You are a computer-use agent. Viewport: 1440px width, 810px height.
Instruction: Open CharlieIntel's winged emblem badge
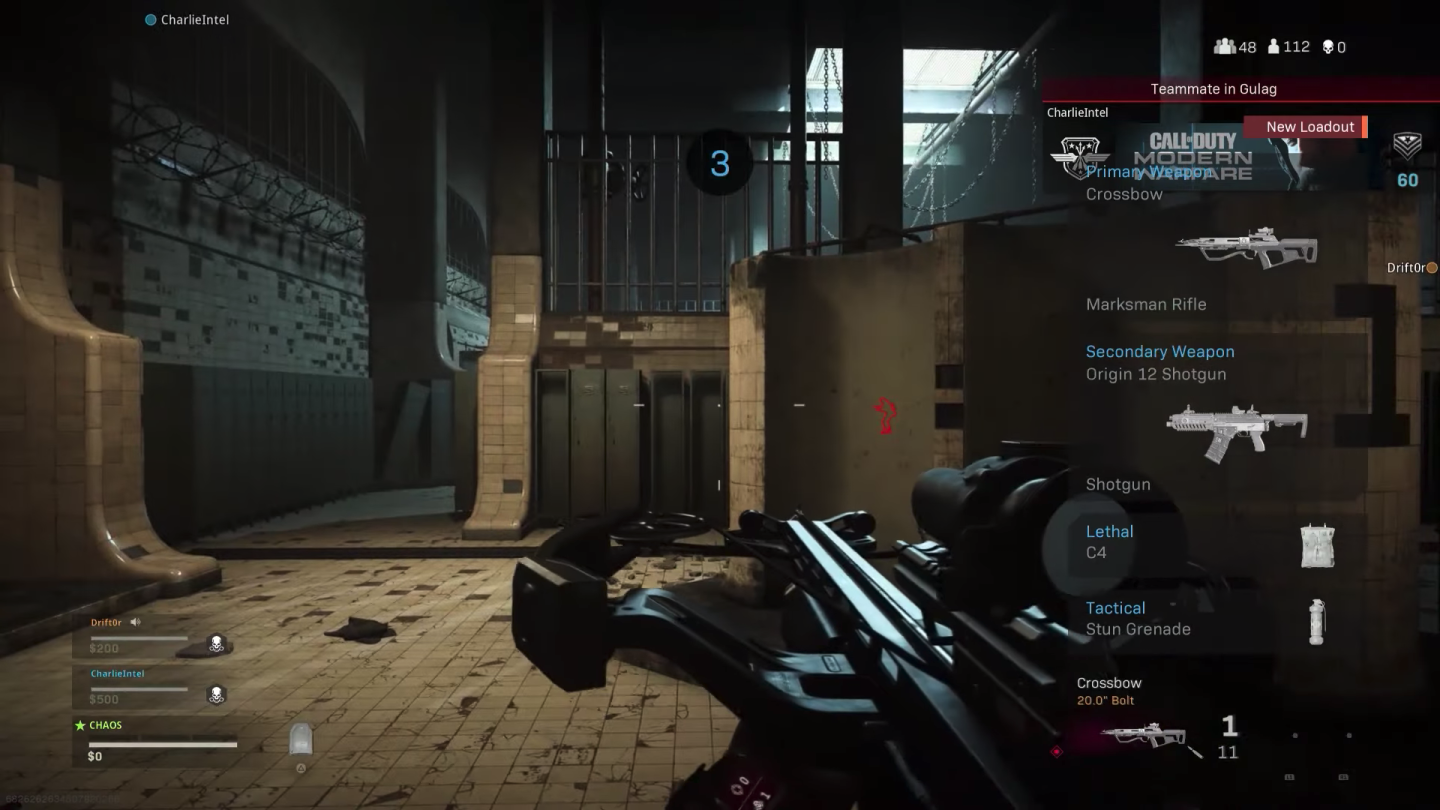coord(1082,158)
